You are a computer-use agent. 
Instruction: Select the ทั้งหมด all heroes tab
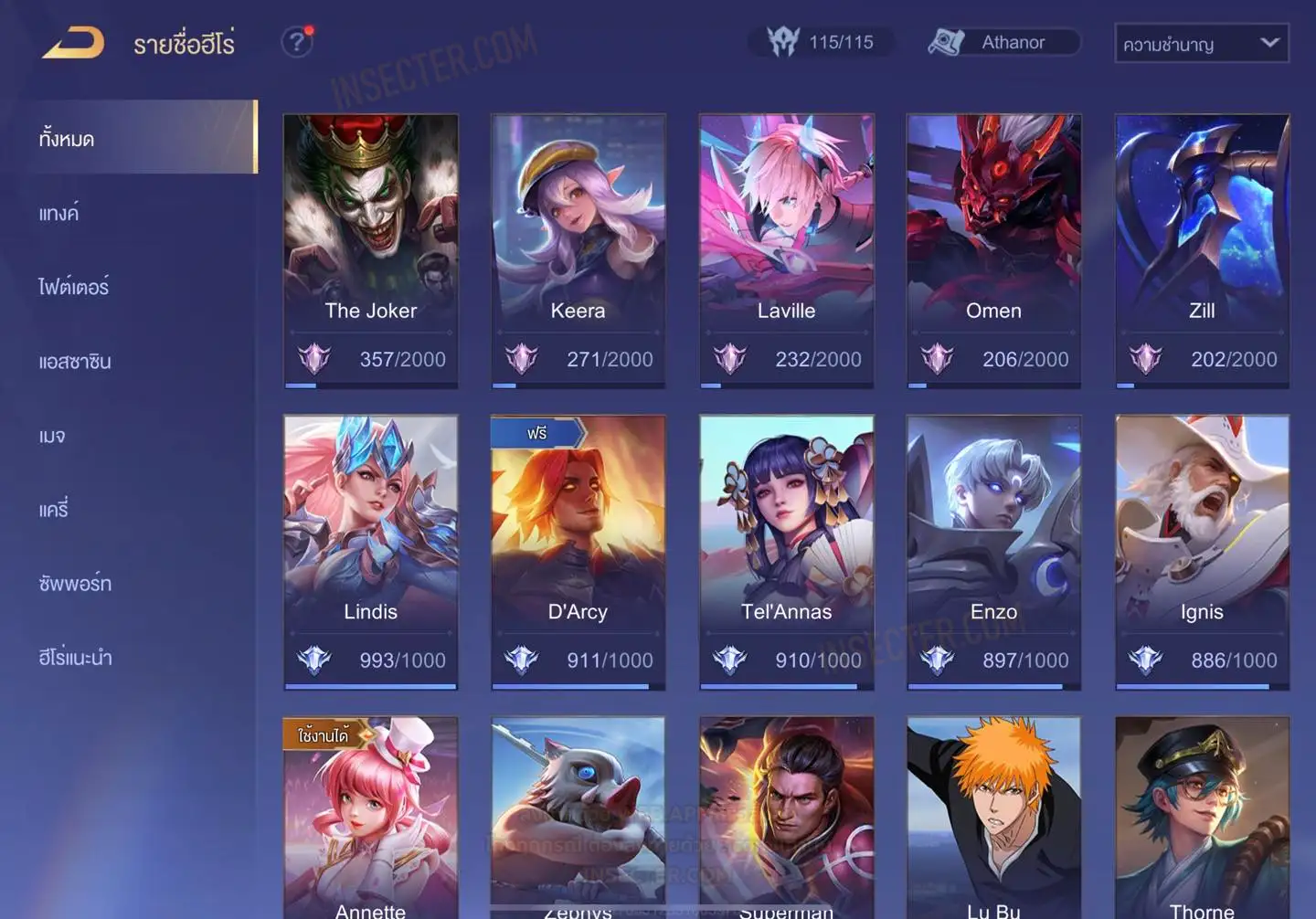[67, 139]
